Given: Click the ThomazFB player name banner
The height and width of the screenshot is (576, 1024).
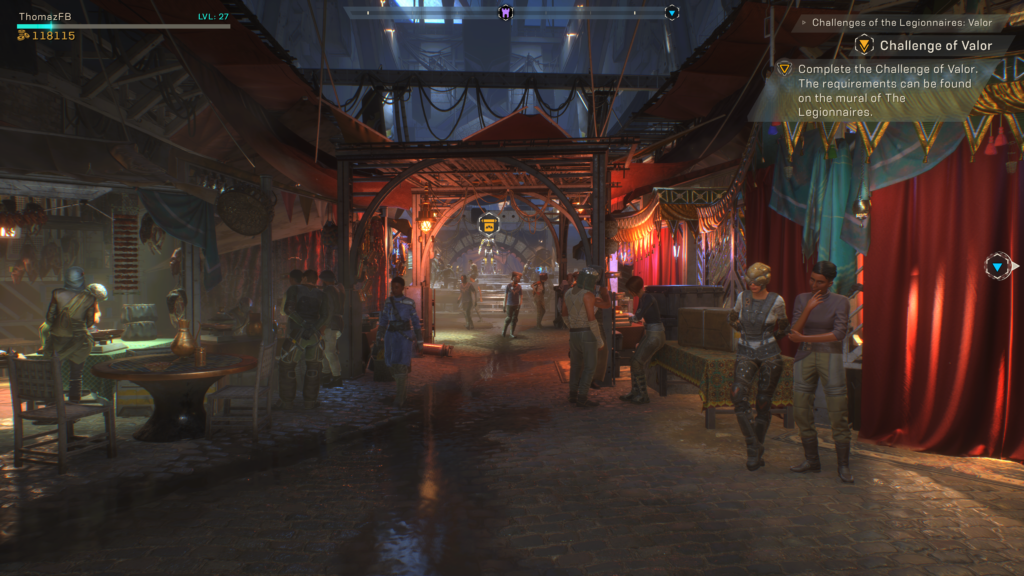Looking at the screenshot, I should [46, 16].
